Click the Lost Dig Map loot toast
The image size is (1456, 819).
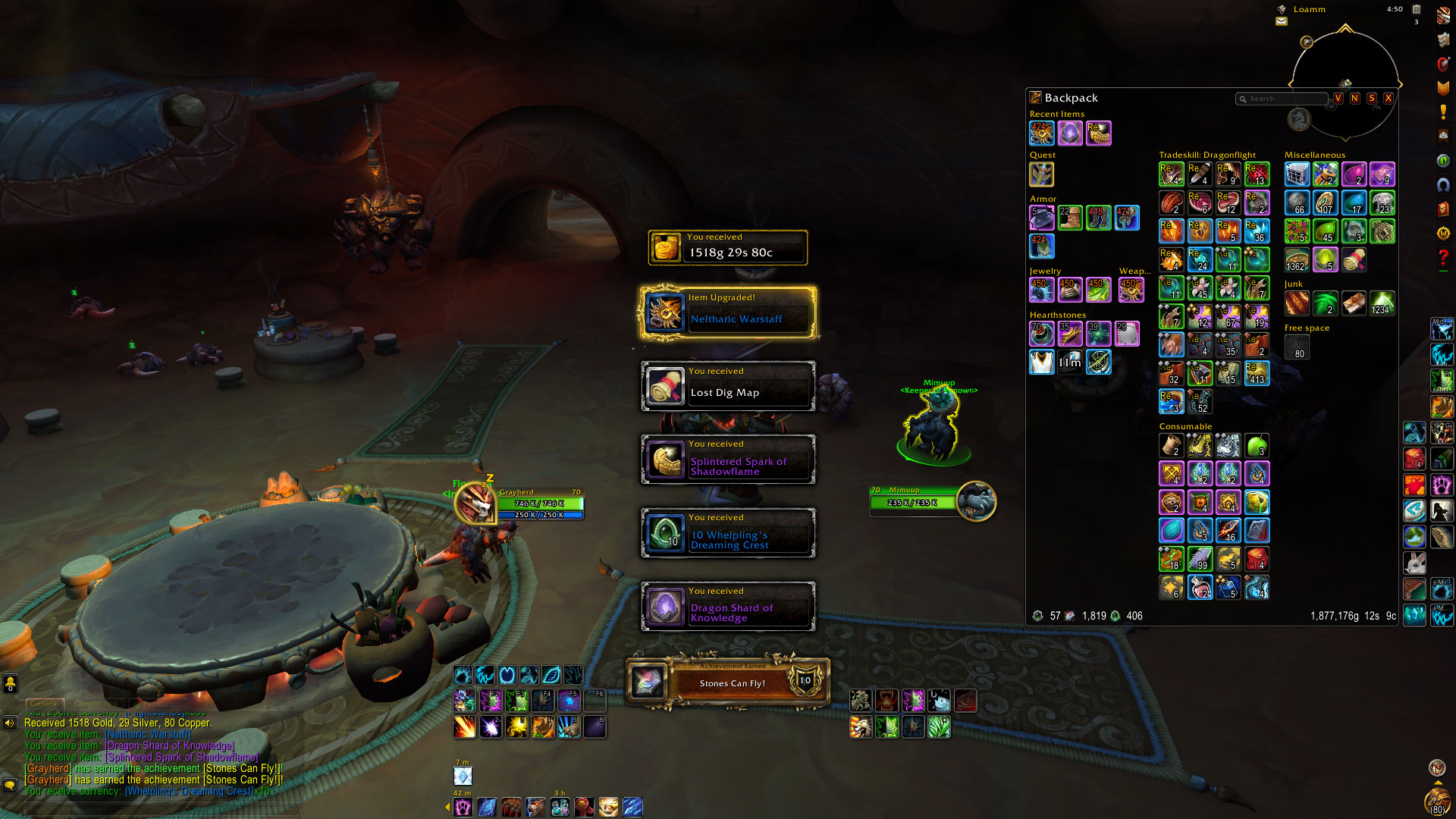coord(728,386)
